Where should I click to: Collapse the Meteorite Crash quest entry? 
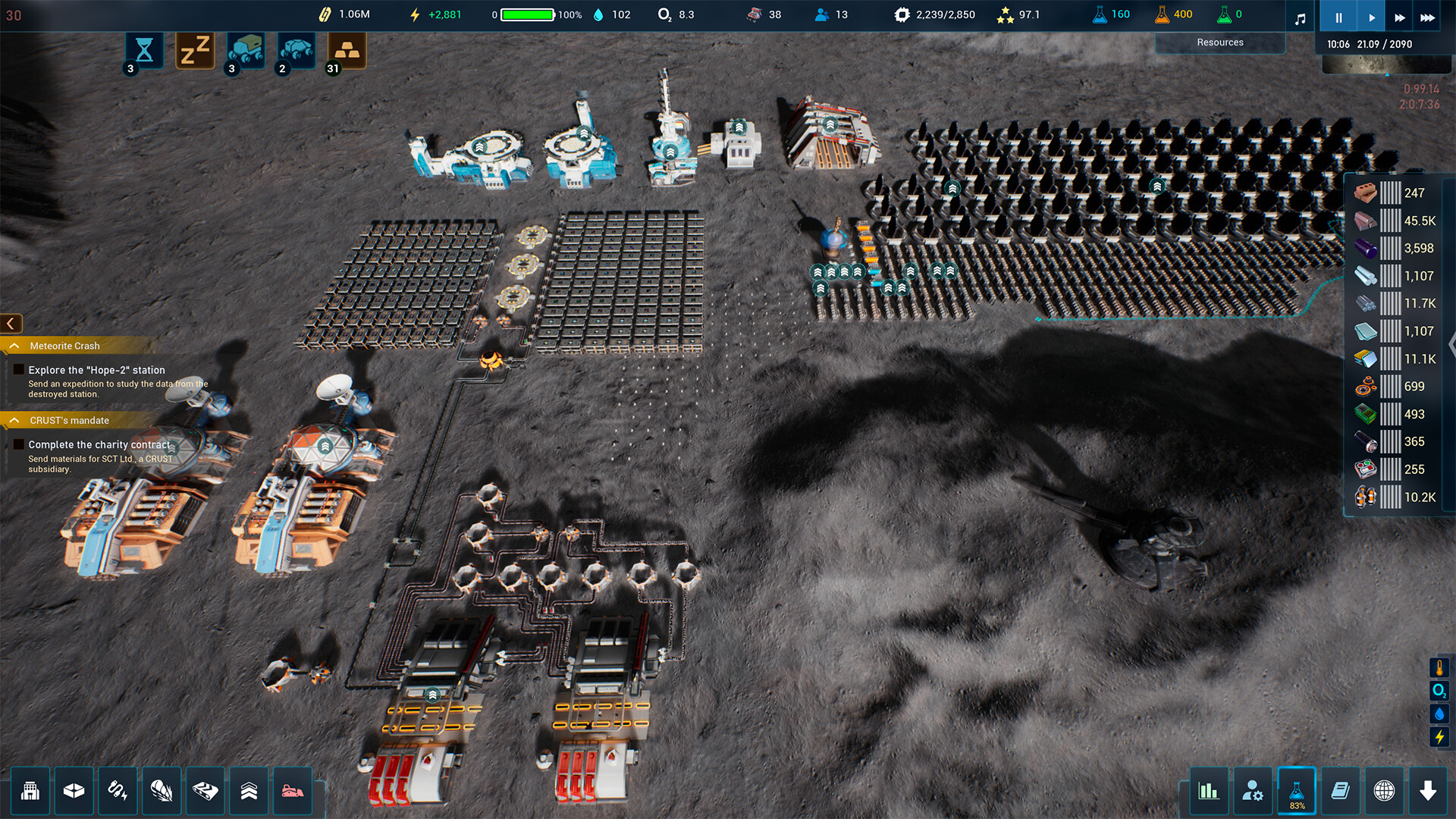(x=13, y=346)
